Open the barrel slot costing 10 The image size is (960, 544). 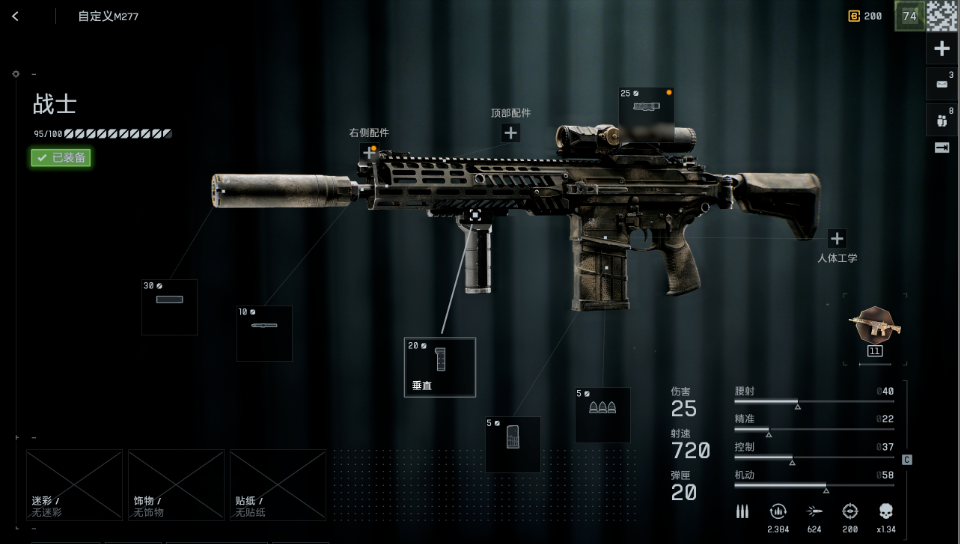[264, 332]
